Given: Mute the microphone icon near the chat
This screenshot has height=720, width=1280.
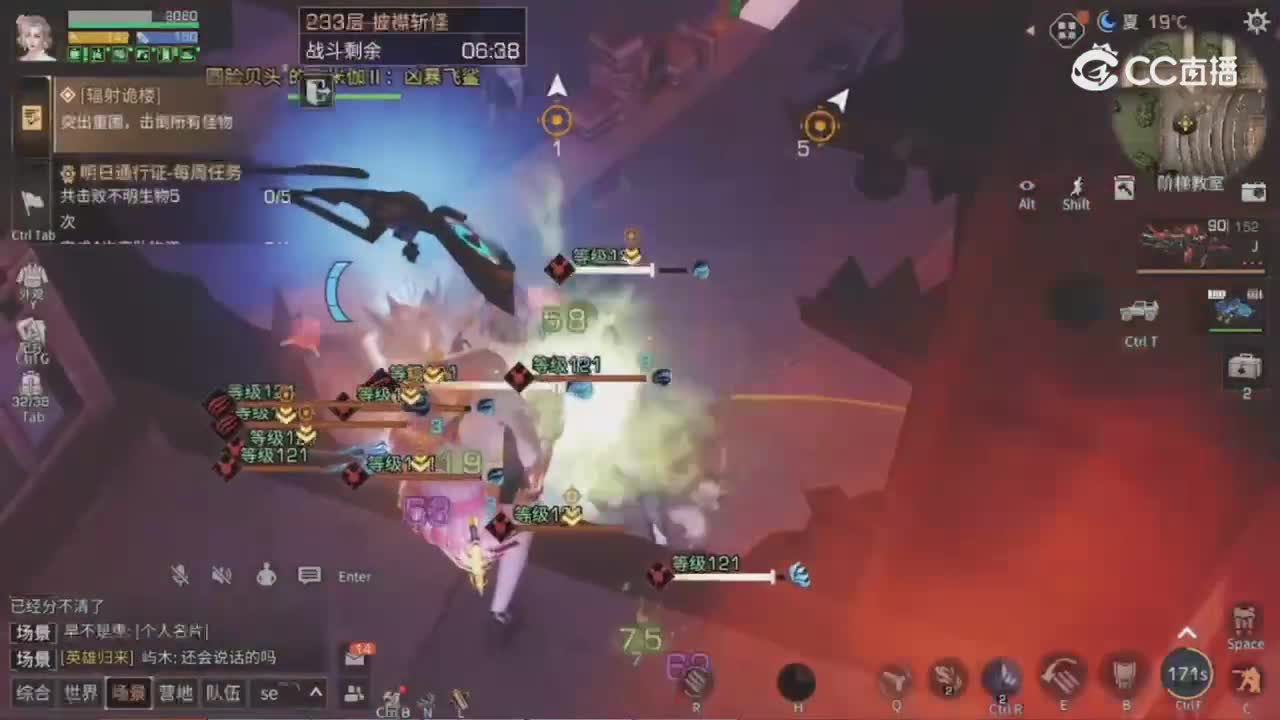Looking at the screenshot, I should [180, 576].
